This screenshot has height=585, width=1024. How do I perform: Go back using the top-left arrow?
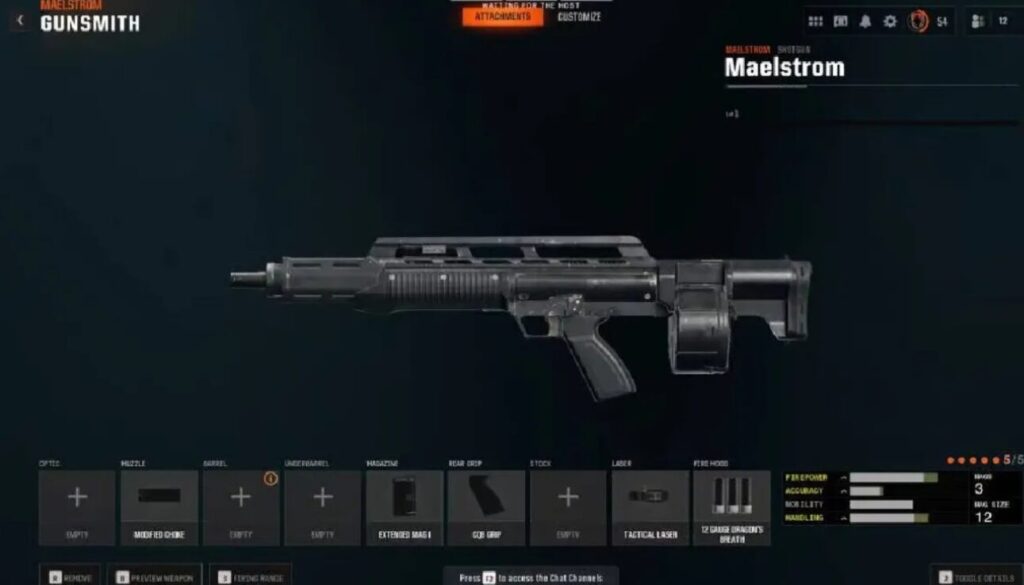(x=20, y=19)
